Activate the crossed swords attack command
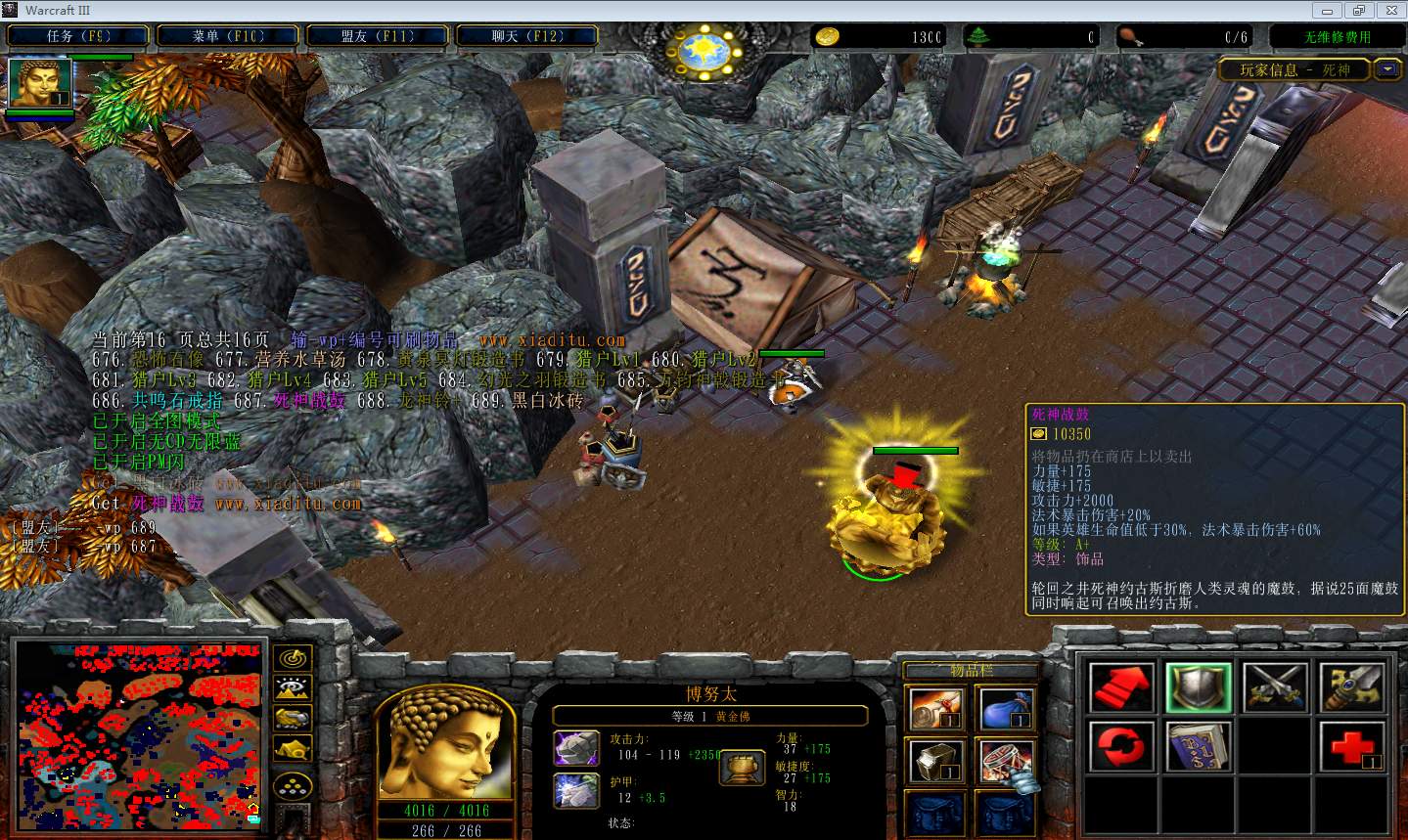 coord(1275,686)
